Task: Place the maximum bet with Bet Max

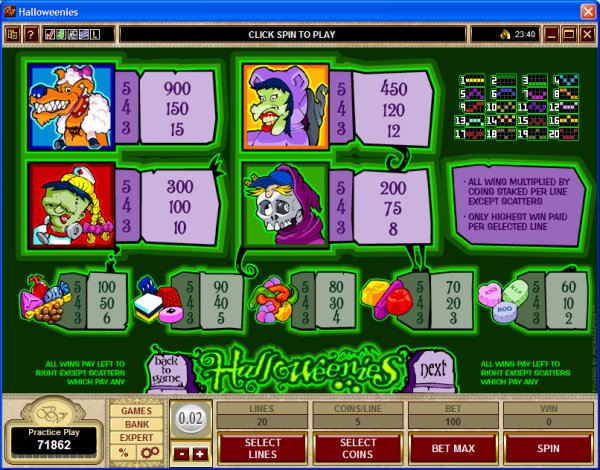Action: click(x=452, y=449)
